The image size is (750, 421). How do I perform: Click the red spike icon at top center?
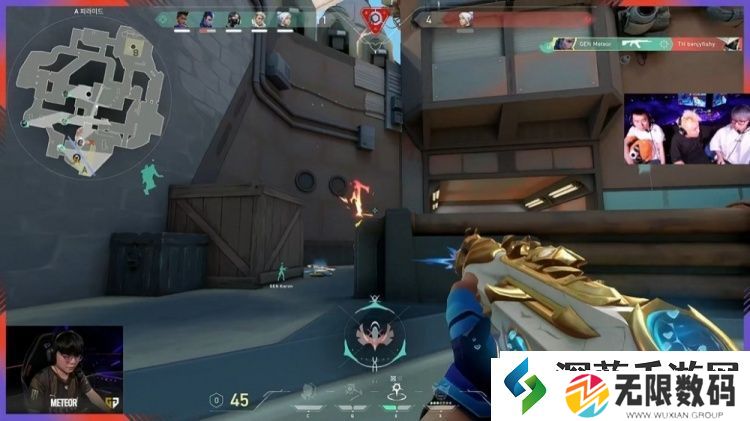[x=376, y=18]
